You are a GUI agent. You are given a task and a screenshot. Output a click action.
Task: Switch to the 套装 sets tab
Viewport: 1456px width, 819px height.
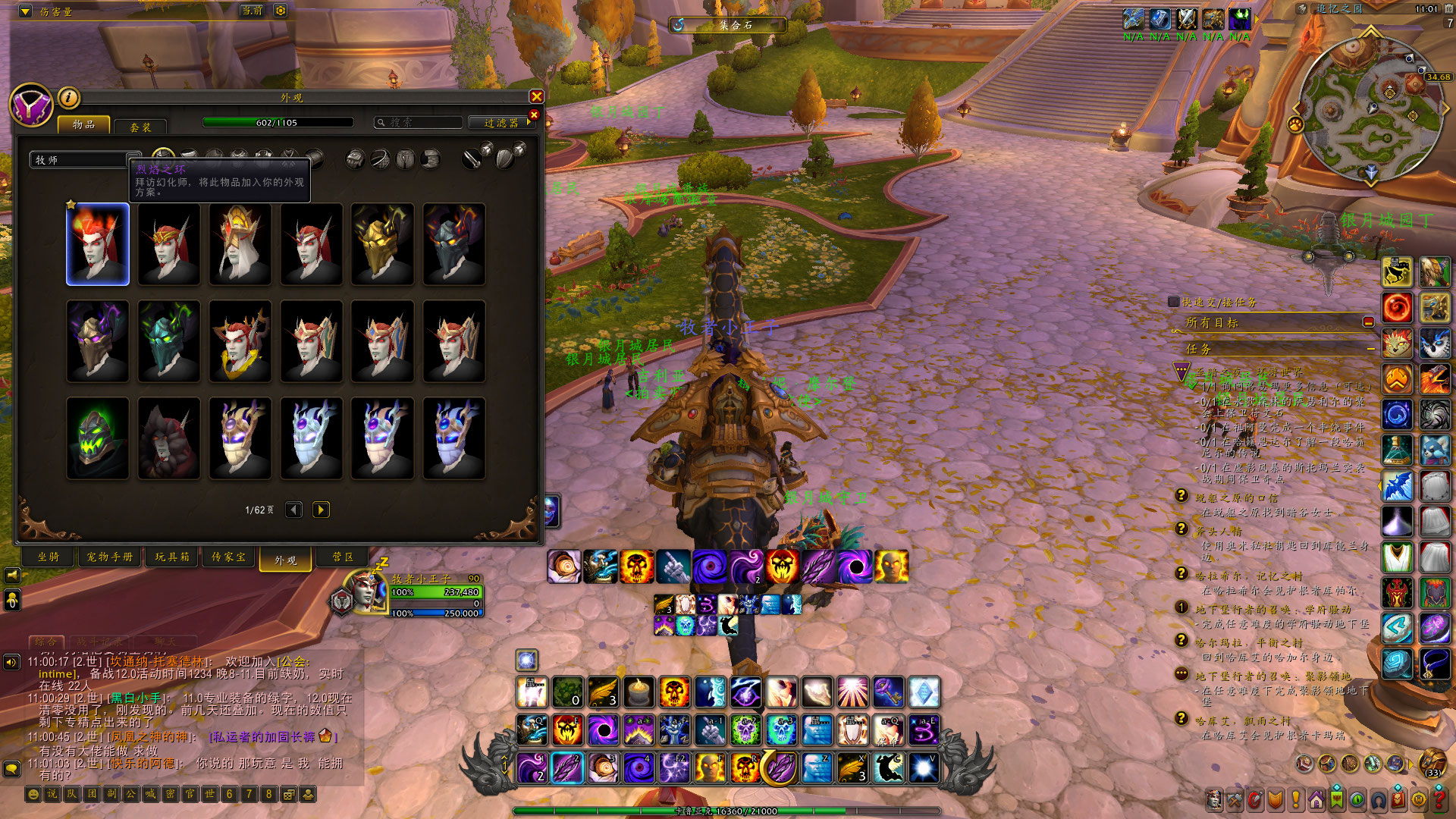click(x=140, y=127)
